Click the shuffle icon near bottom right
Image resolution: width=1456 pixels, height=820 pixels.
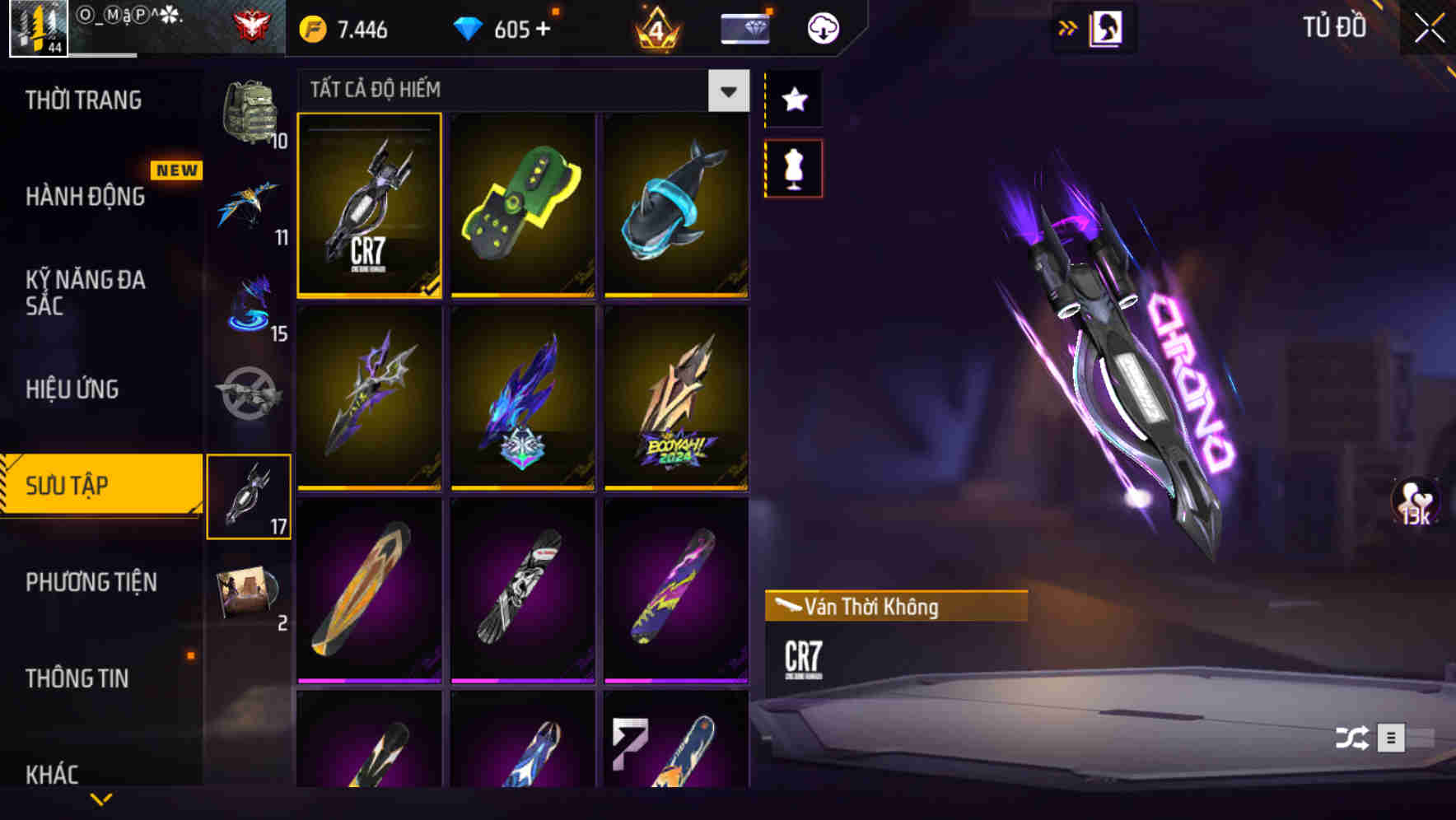pyautogui.click(x=1351, y=738)
